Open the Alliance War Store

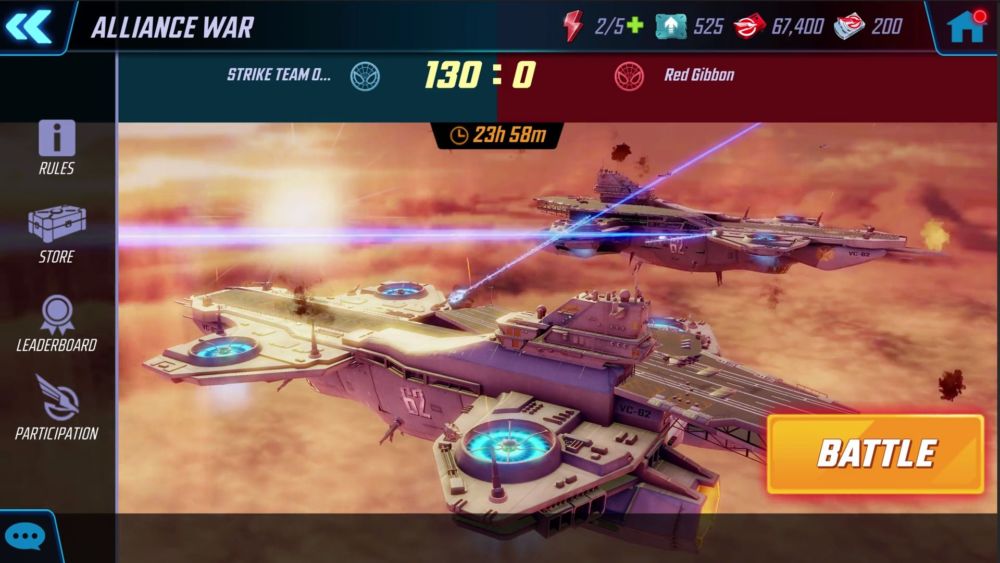click(x=57, y=234)
